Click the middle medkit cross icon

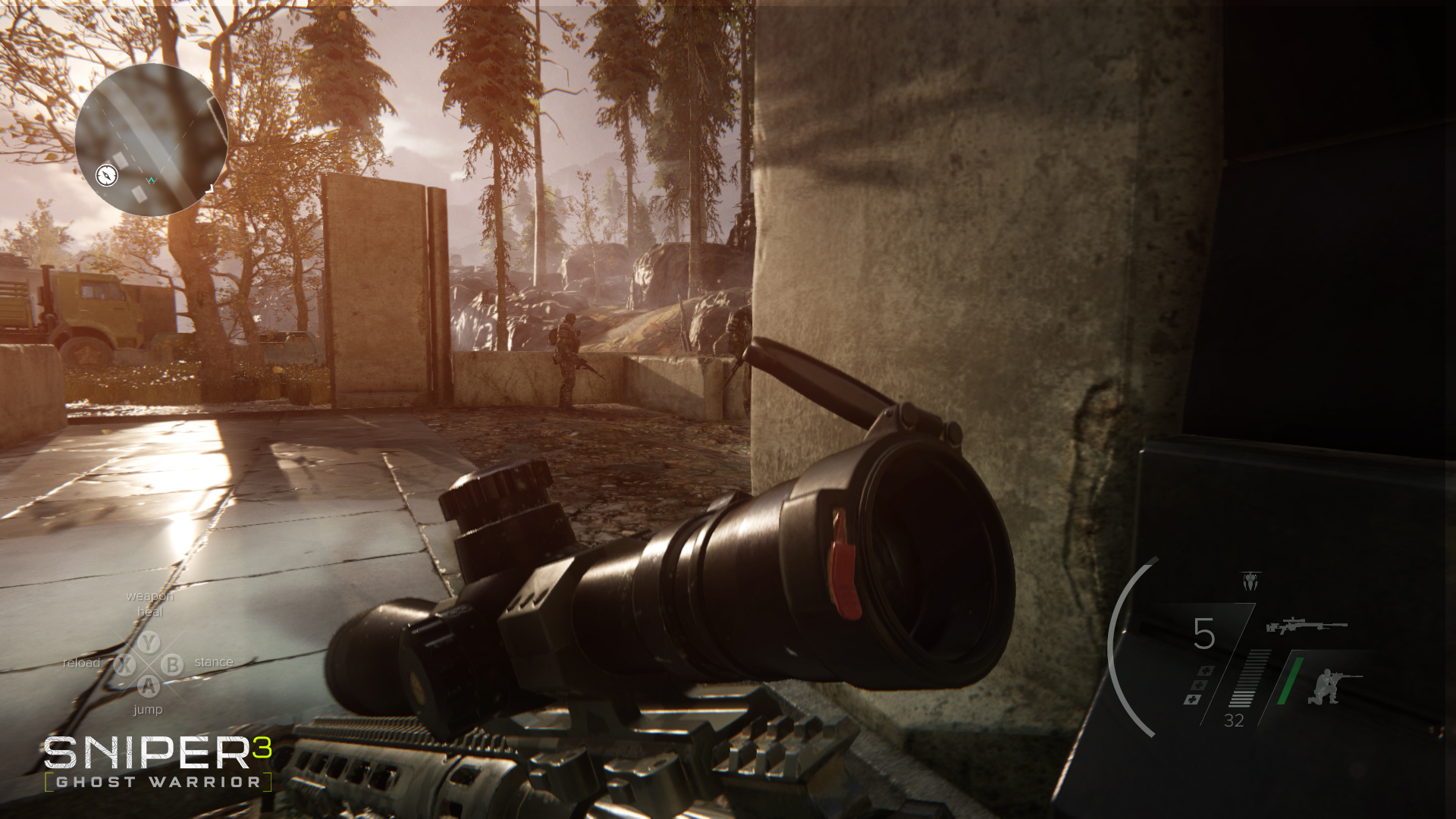pyautogui.click(x=1199, y=686)
